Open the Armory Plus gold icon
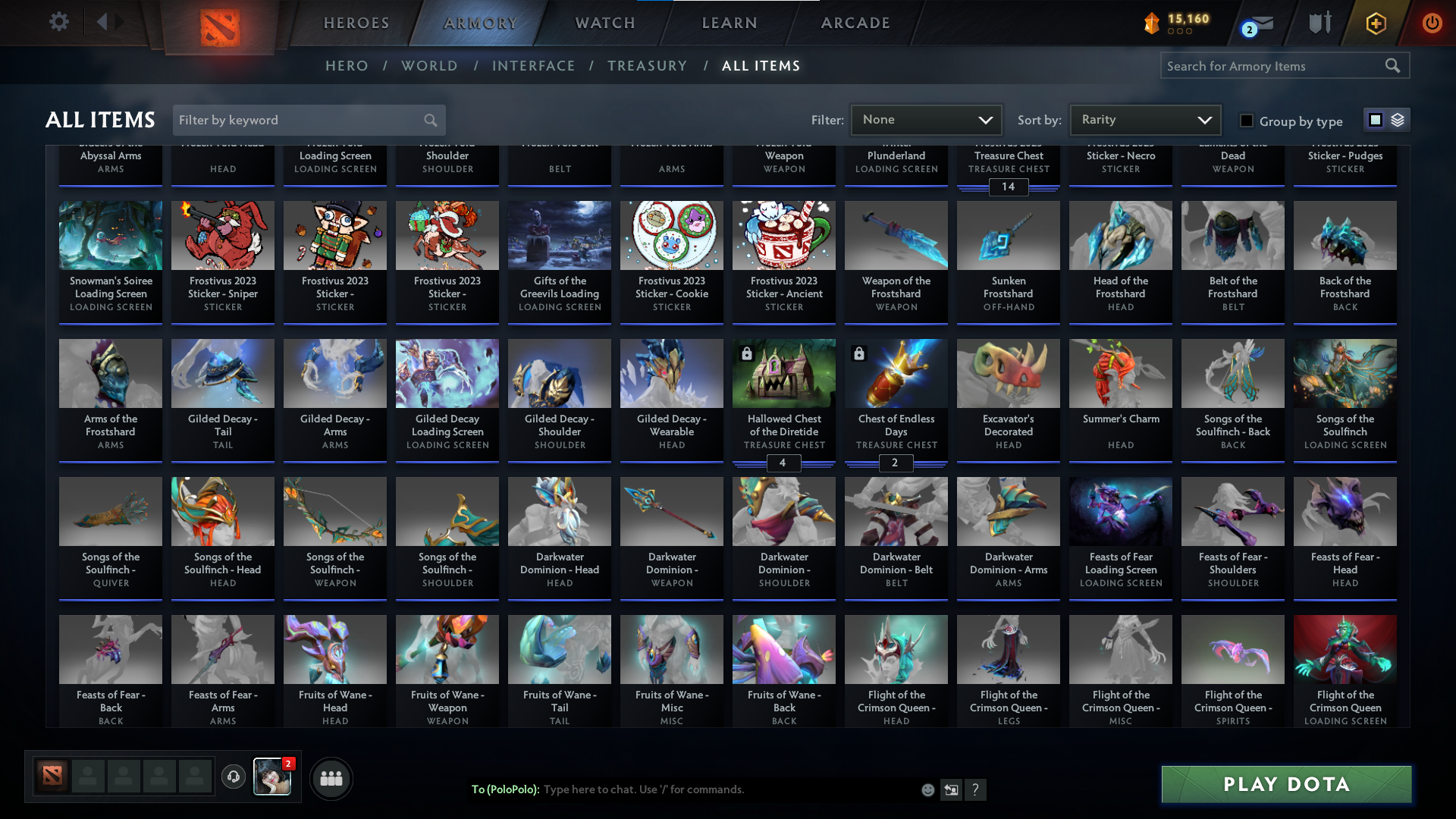Viewport: 1456px width, 819px height. click(1376, 23)
